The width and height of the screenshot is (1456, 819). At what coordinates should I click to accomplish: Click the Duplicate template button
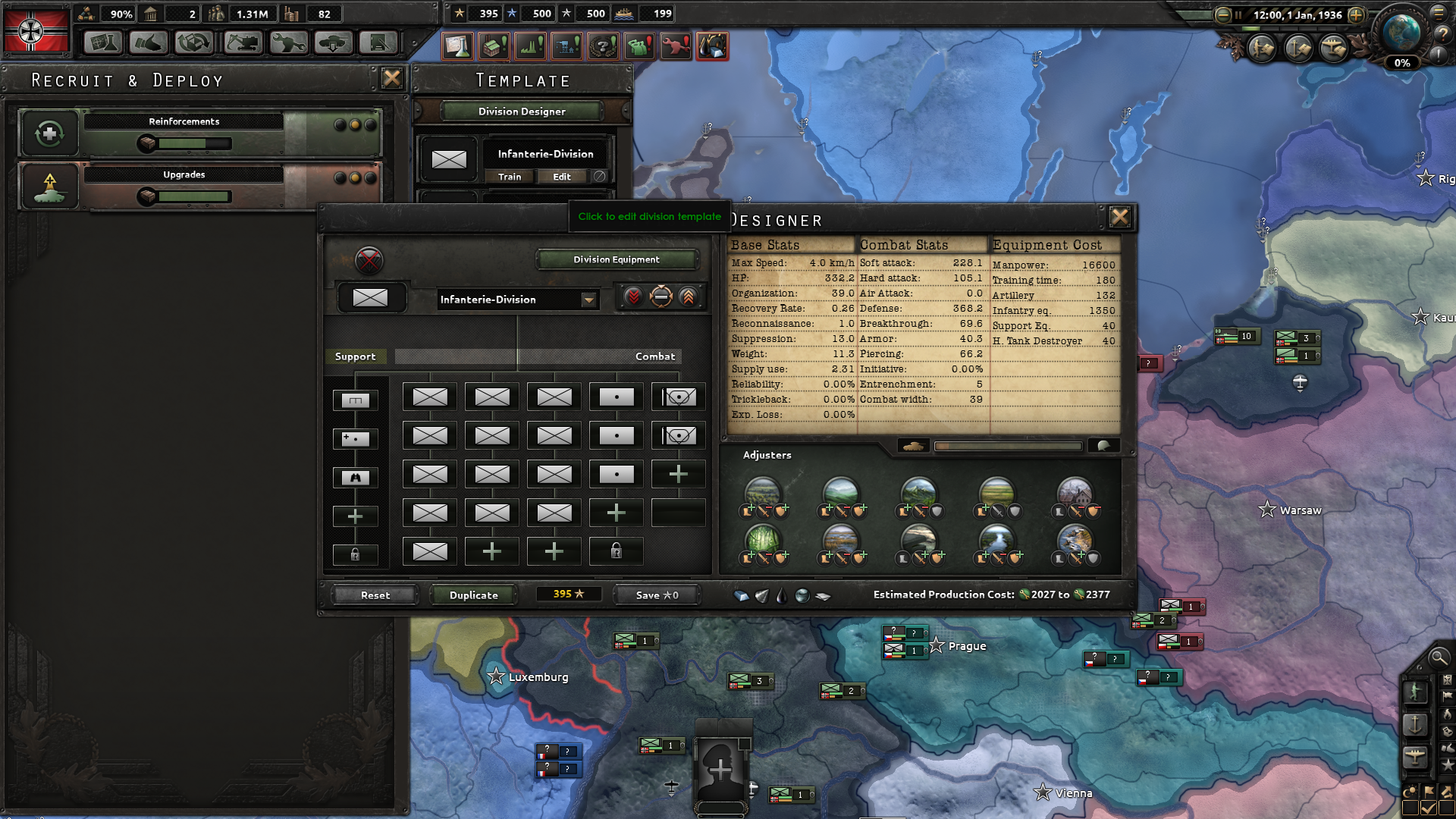click(472, 595)
